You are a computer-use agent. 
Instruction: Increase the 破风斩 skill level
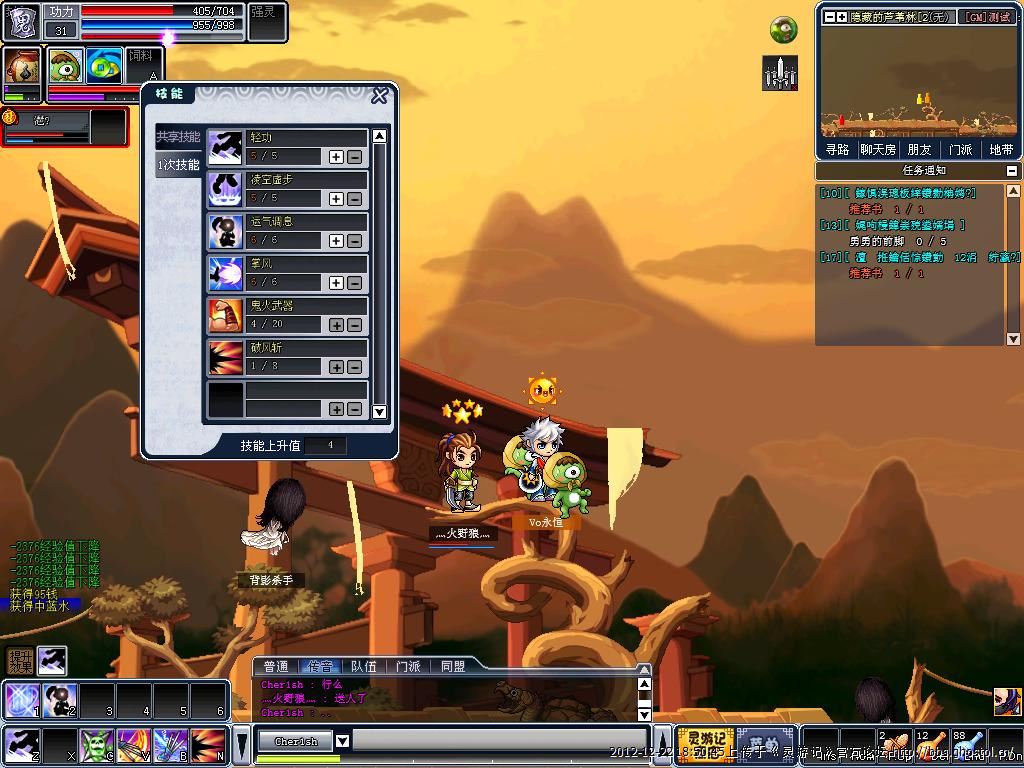pyautogui.click(x=336, y=367)
